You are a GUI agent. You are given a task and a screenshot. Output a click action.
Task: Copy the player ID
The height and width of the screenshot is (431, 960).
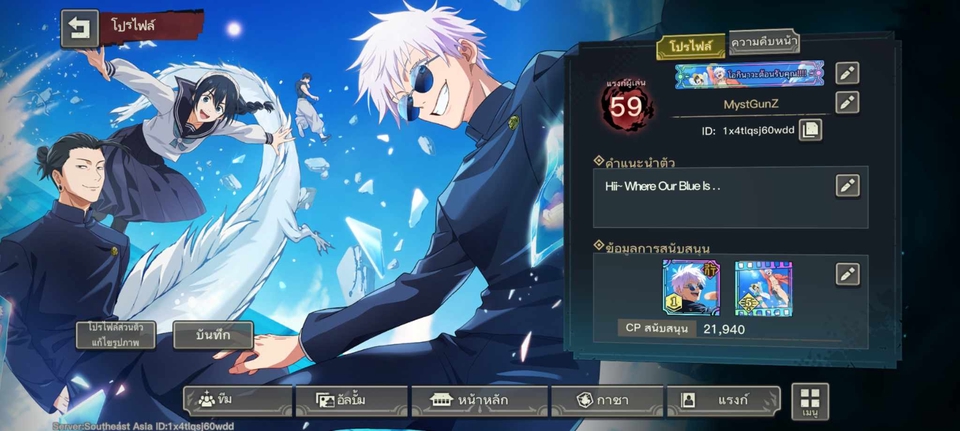(x=810, y=130)
